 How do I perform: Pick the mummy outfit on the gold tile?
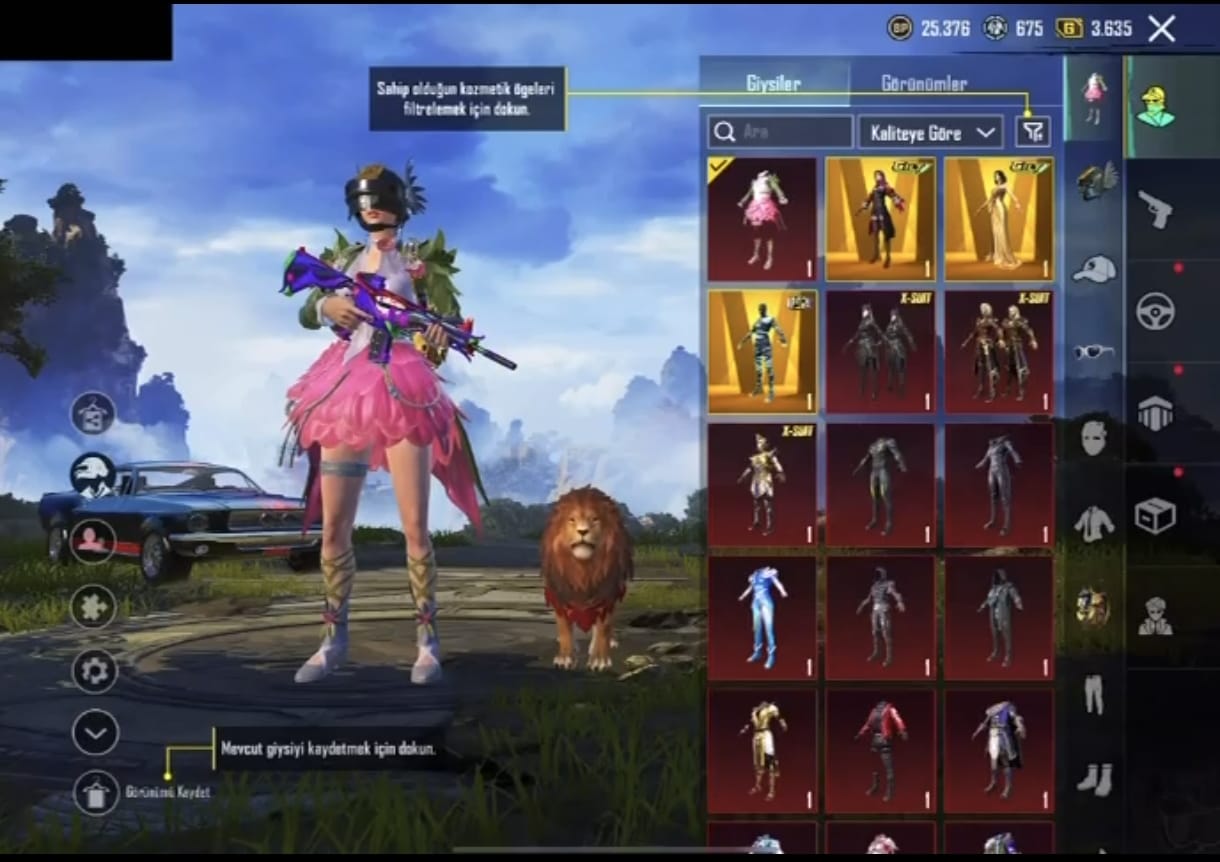click(x=762, y=352)
